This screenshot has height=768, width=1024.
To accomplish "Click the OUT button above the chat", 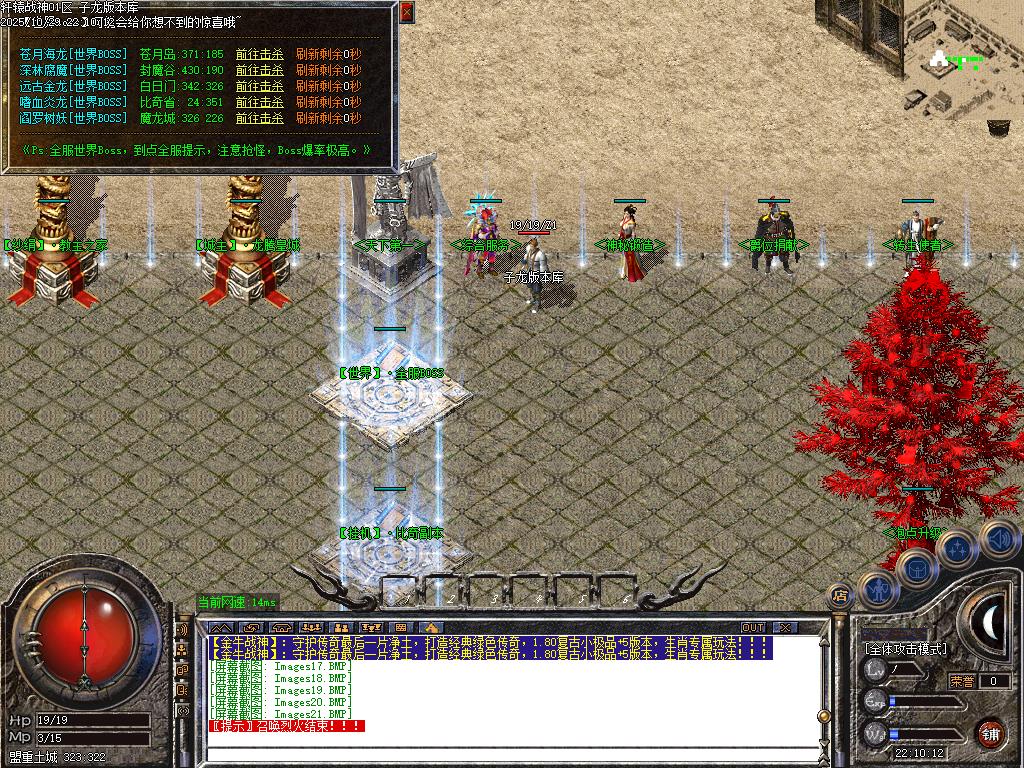I will [753, 628].
